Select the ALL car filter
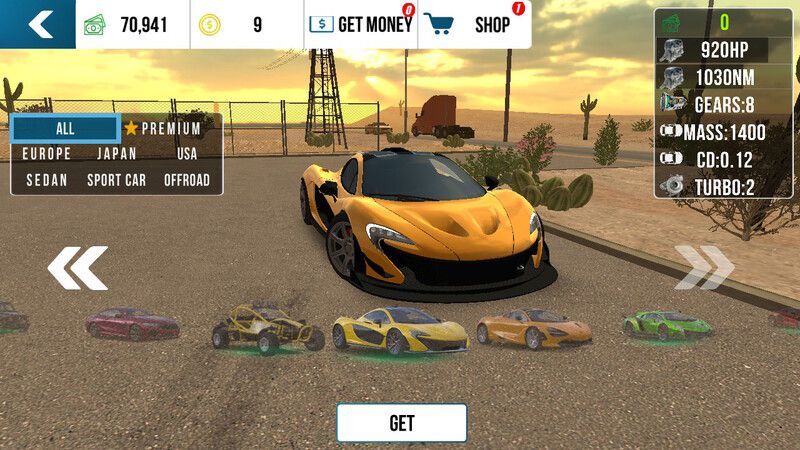Image resolution: width=800 pixels, height=450 pixels. point(65,128)
